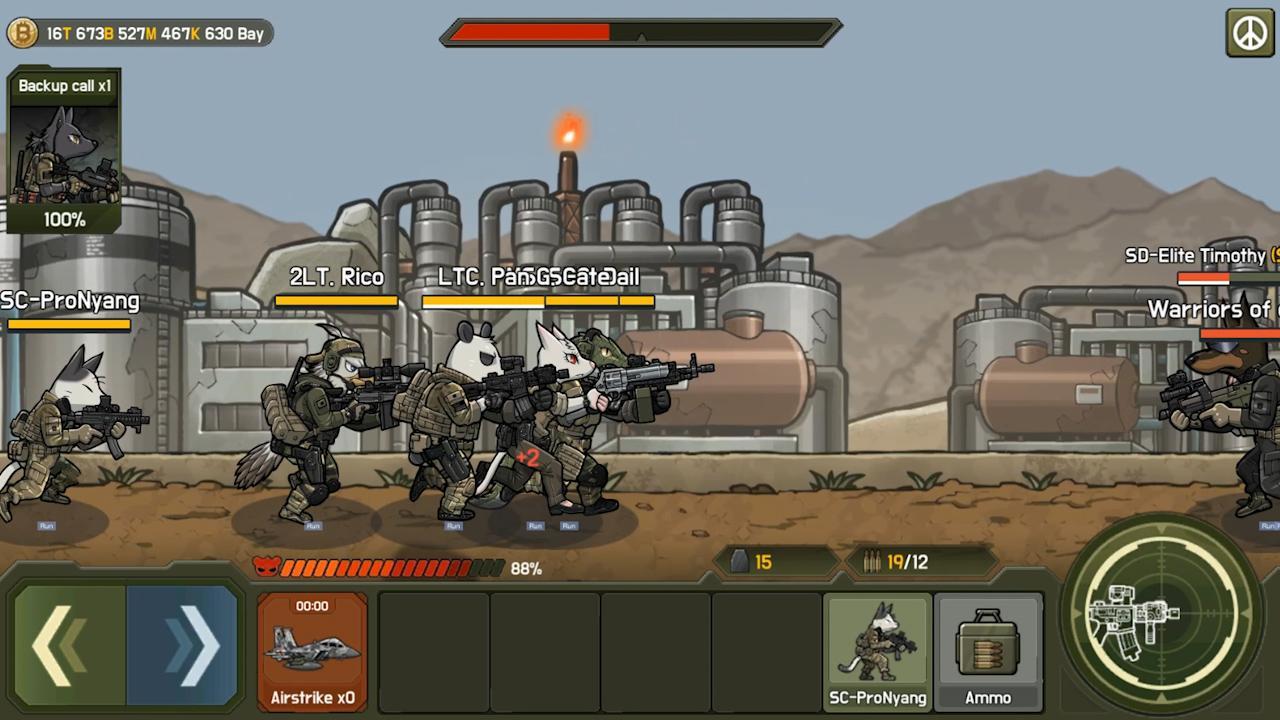Tap SD-Elite Timothy's name label
This screenshot has width=1280, height=720.
[x=1196, y=256]
